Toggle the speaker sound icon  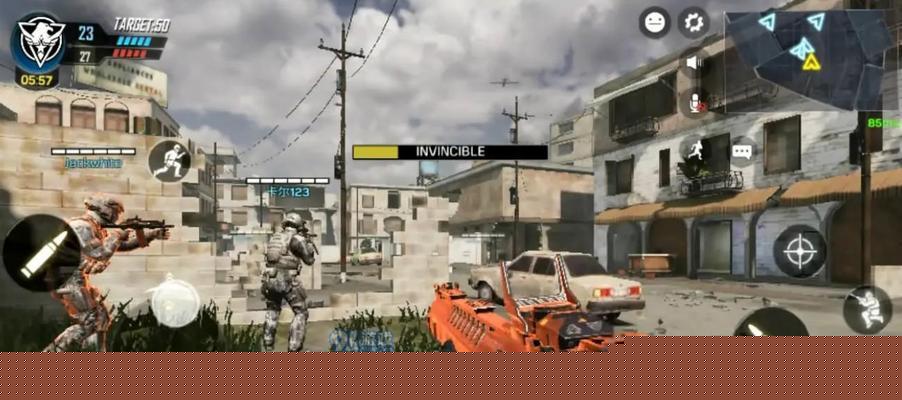[x=692, y=63]
